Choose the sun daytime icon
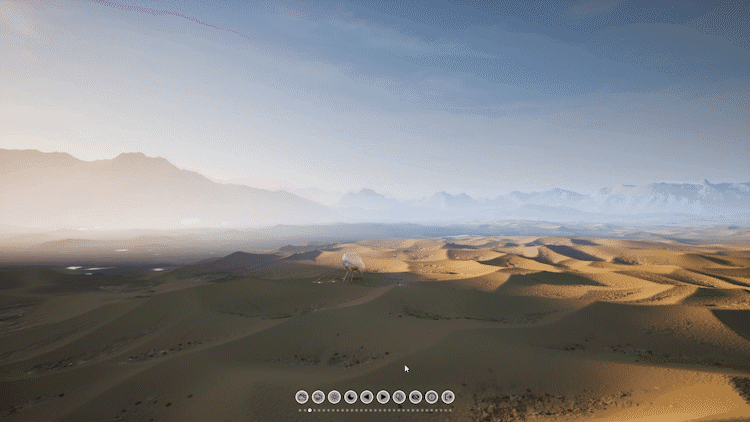The image size is (750, 422). (334, 397)
